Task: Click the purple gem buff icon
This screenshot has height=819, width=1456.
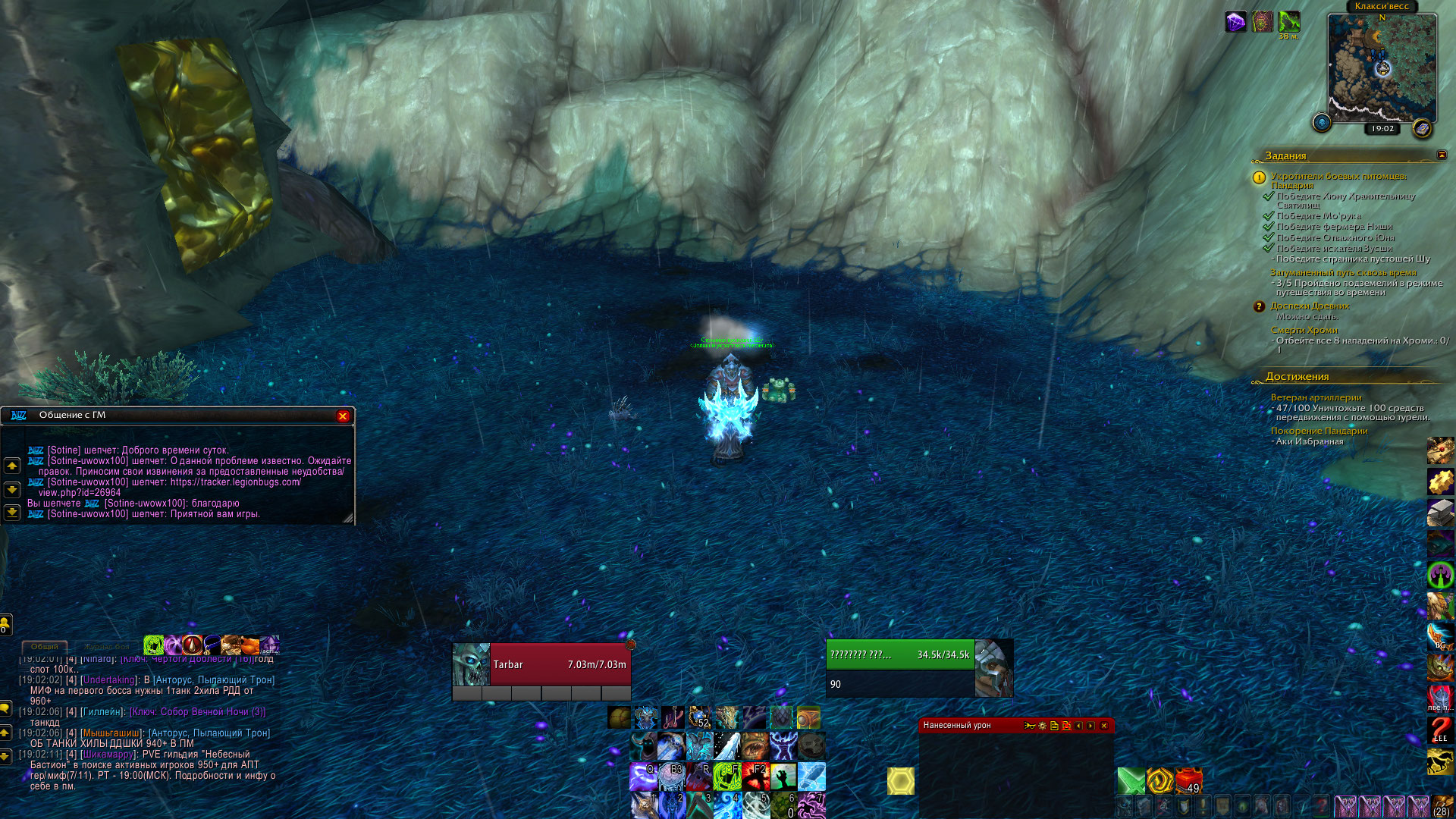Action: (x=1235, y=21)
